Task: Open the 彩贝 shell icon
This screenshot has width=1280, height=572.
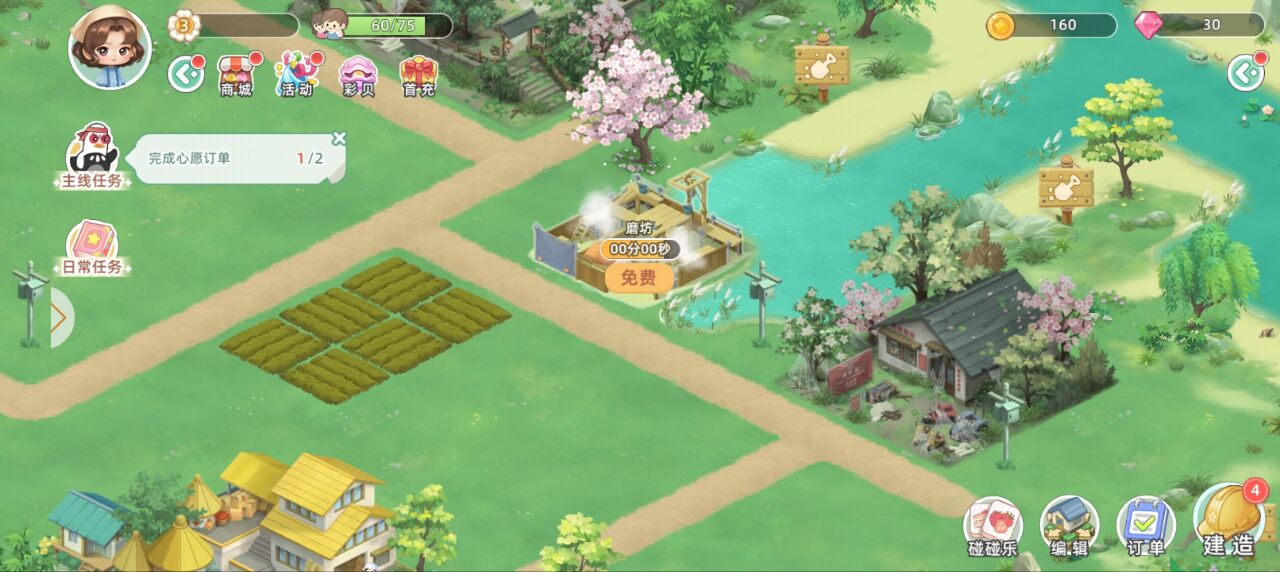Action: (357, 74)
